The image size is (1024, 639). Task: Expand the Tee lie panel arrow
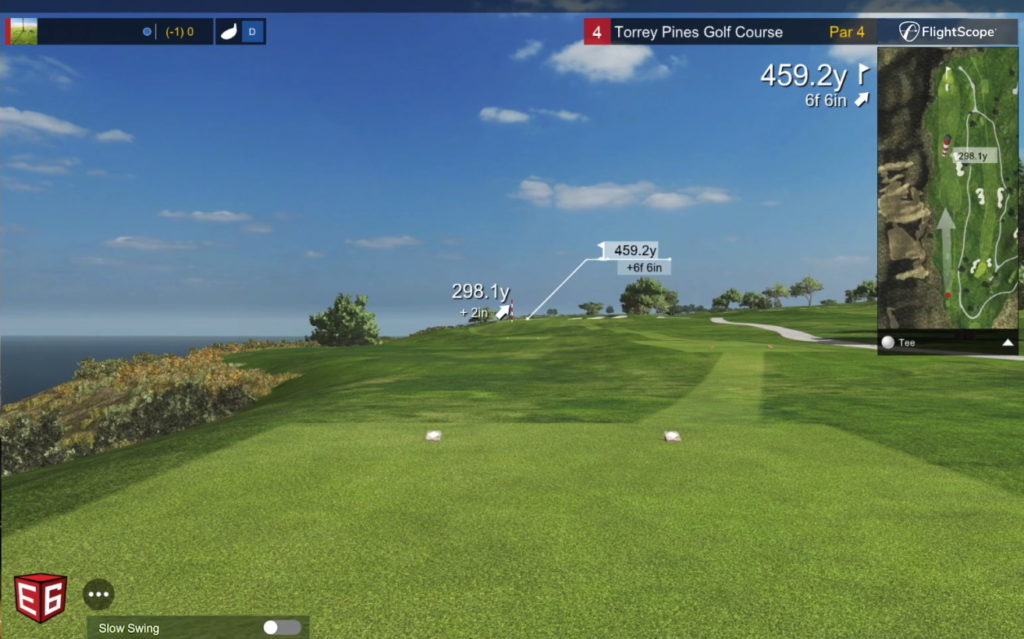pos(1007,343)
